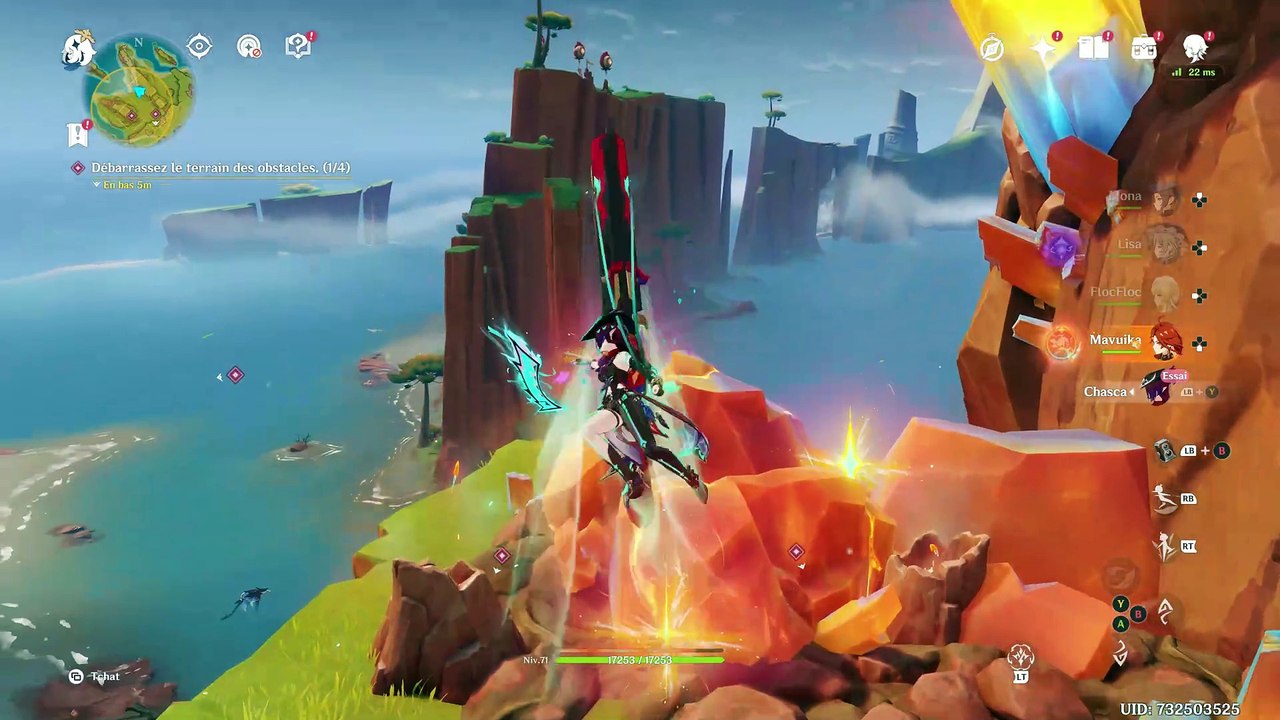Switch to party member Mavuika
Image resolution: width=1280 pixels, height=720 pixels.
tap(1164, 342)
